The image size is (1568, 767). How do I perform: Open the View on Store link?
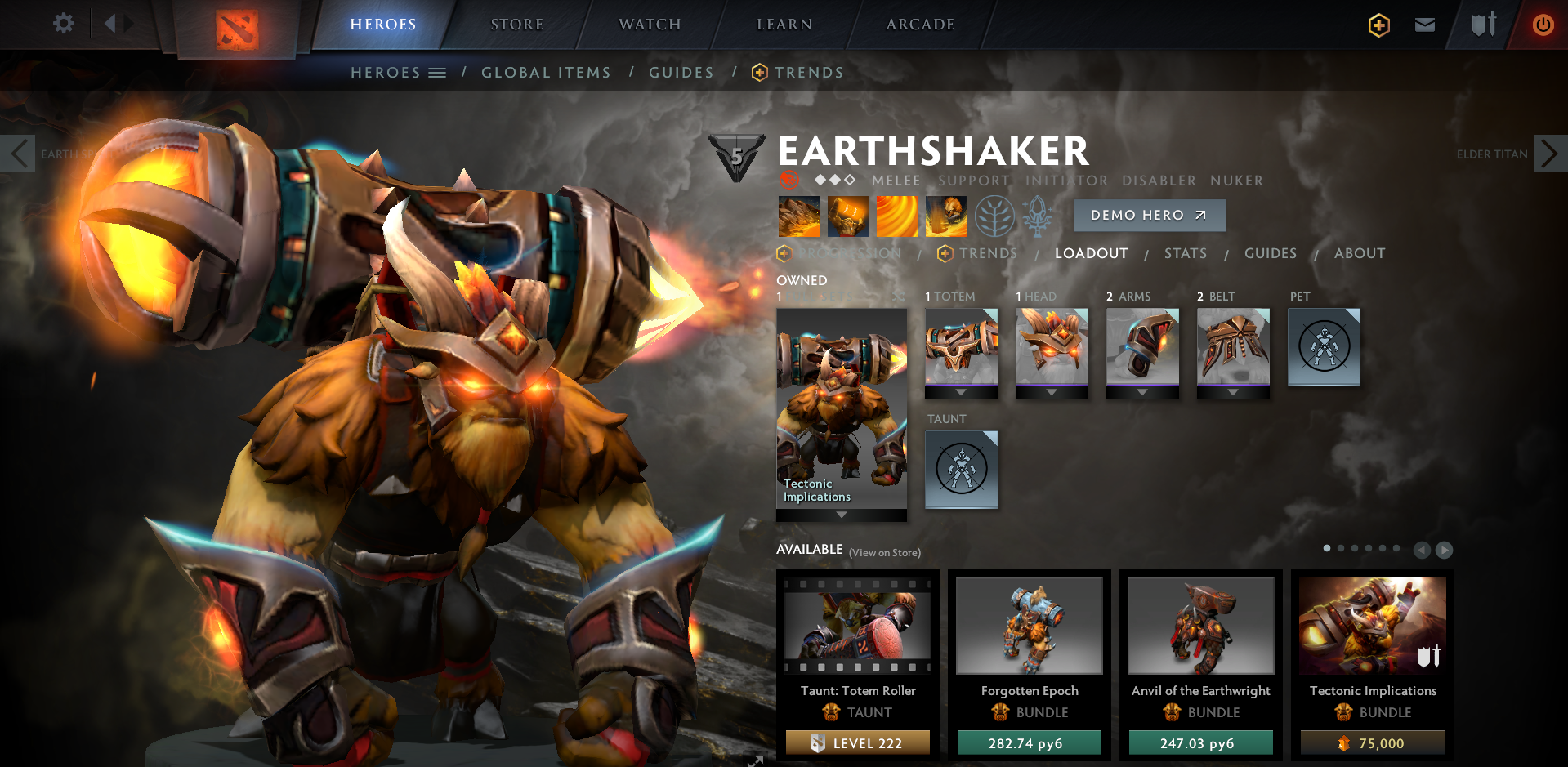pos(883,552)
